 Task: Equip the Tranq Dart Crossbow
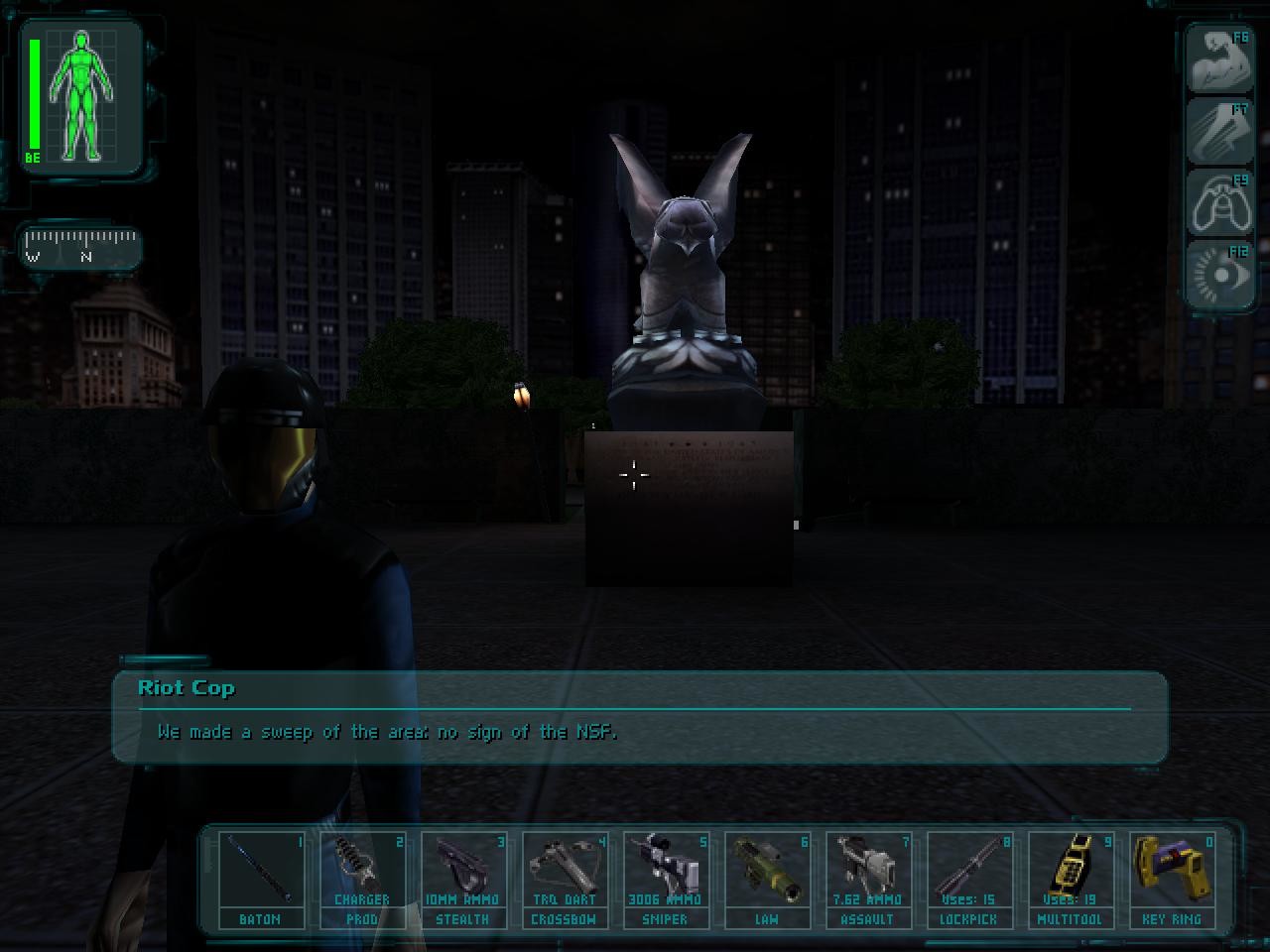[x=566, y=878]
